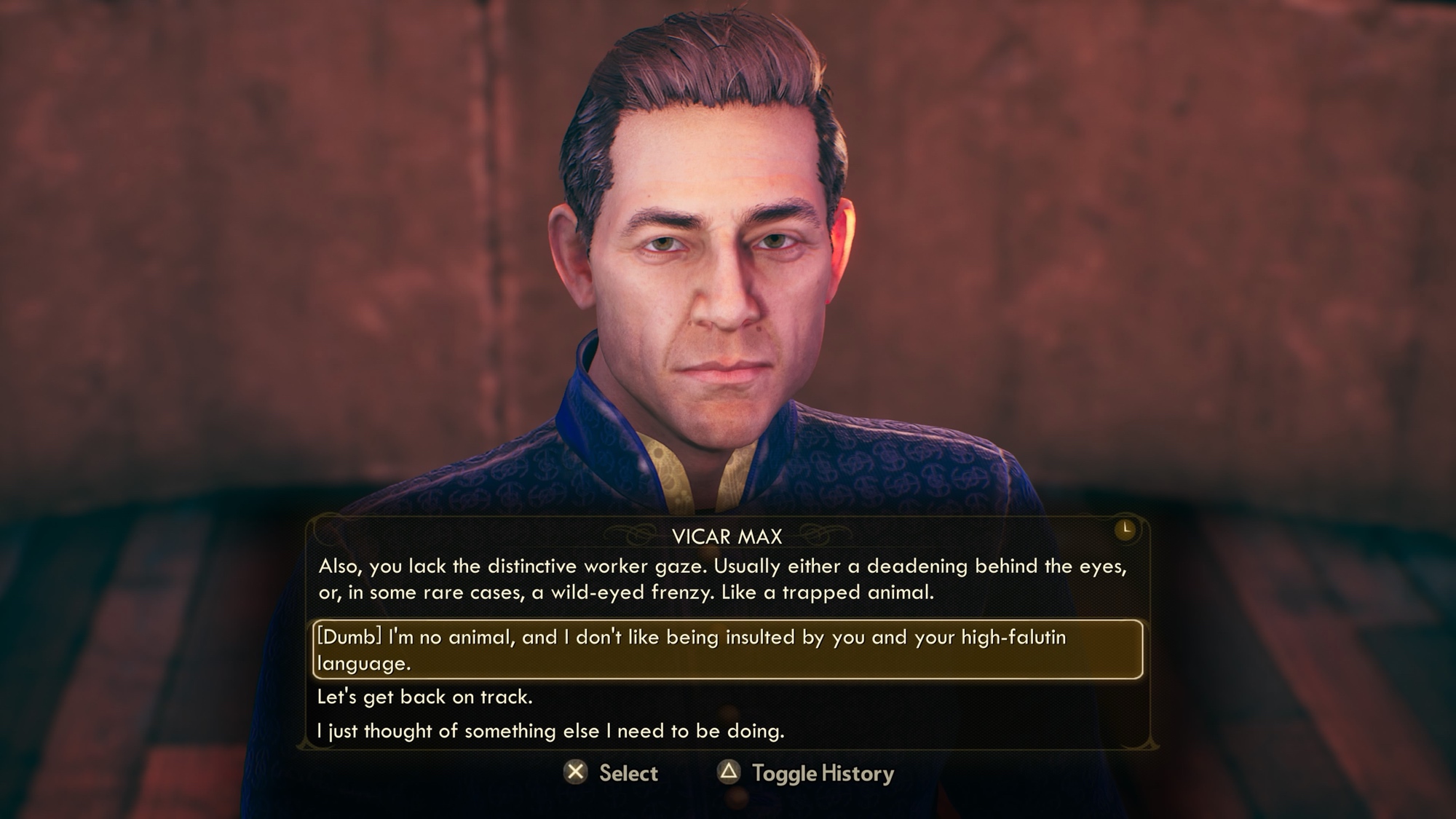Image resolution: width=1456 pixels, height=819 pixels.
Task: Pick "I just thought of something else" reply
Action: (551, 730)
